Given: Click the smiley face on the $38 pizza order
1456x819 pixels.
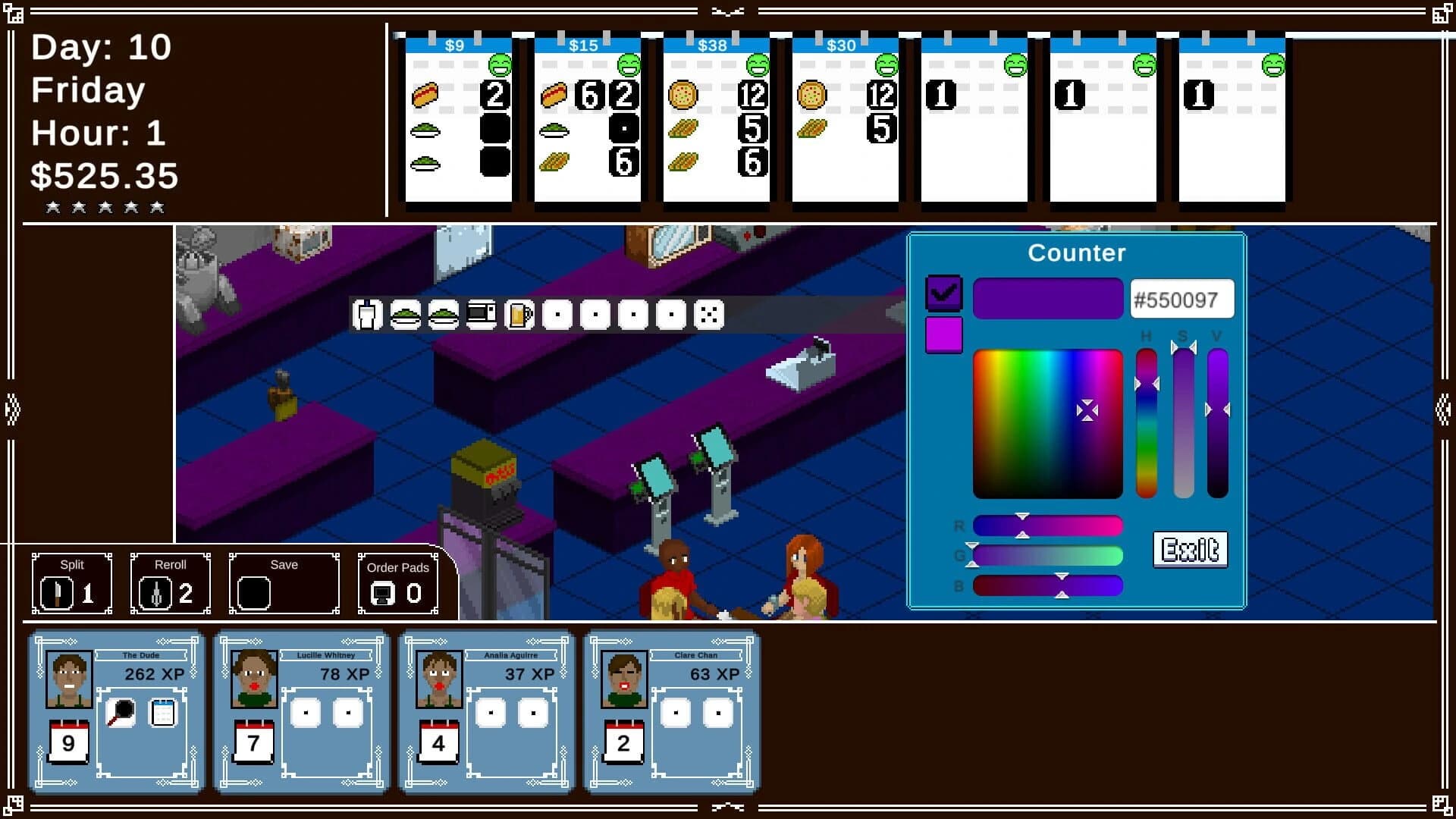Looking at the screenshot, I should 758,64.
